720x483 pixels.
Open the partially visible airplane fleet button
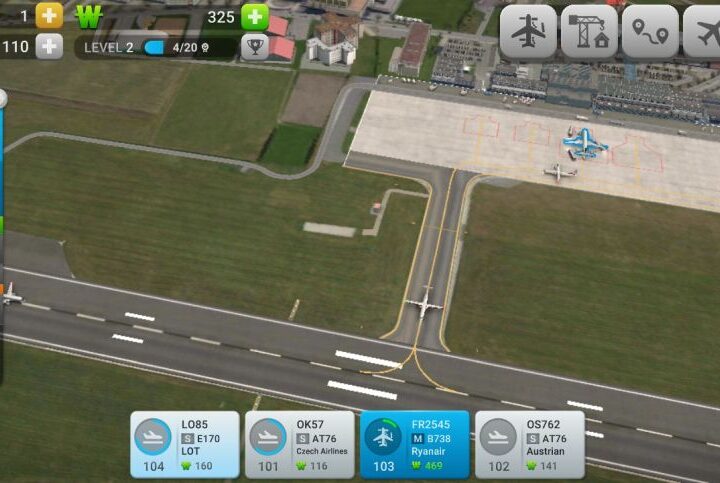[x=704, y=32]
